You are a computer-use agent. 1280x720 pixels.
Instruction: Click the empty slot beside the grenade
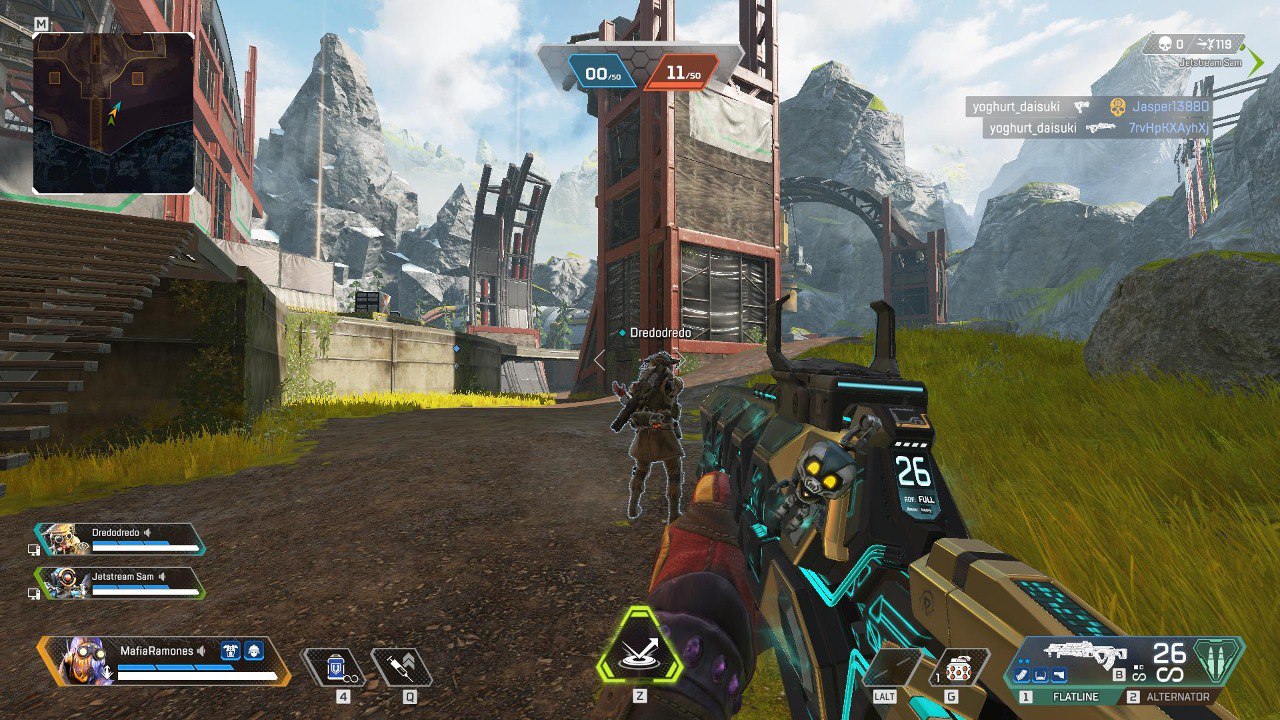coord(893,667)
